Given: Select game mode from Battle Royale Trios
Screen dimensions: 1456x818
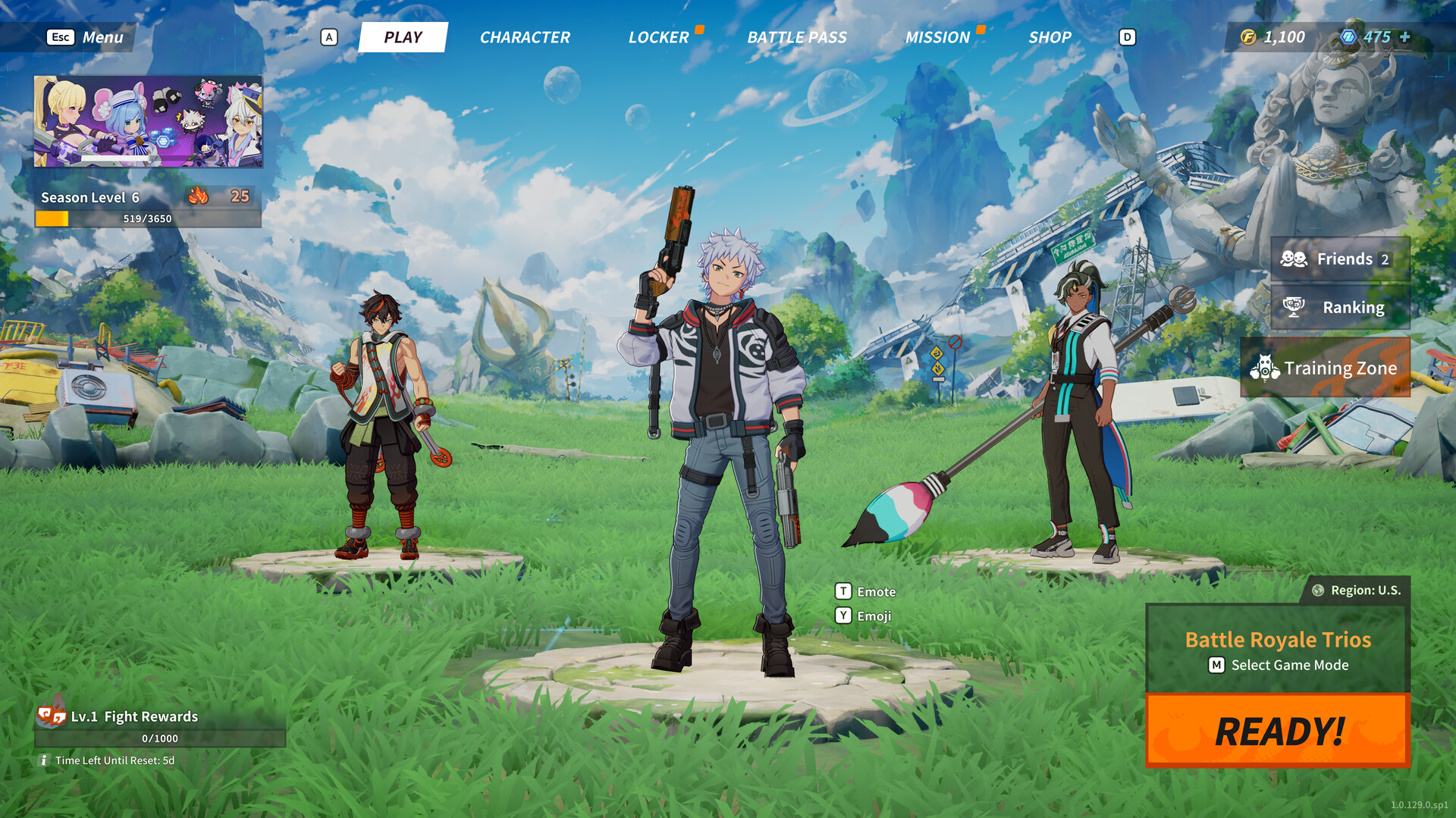Looking at the screenshot, I should (x=1278, y=650).
